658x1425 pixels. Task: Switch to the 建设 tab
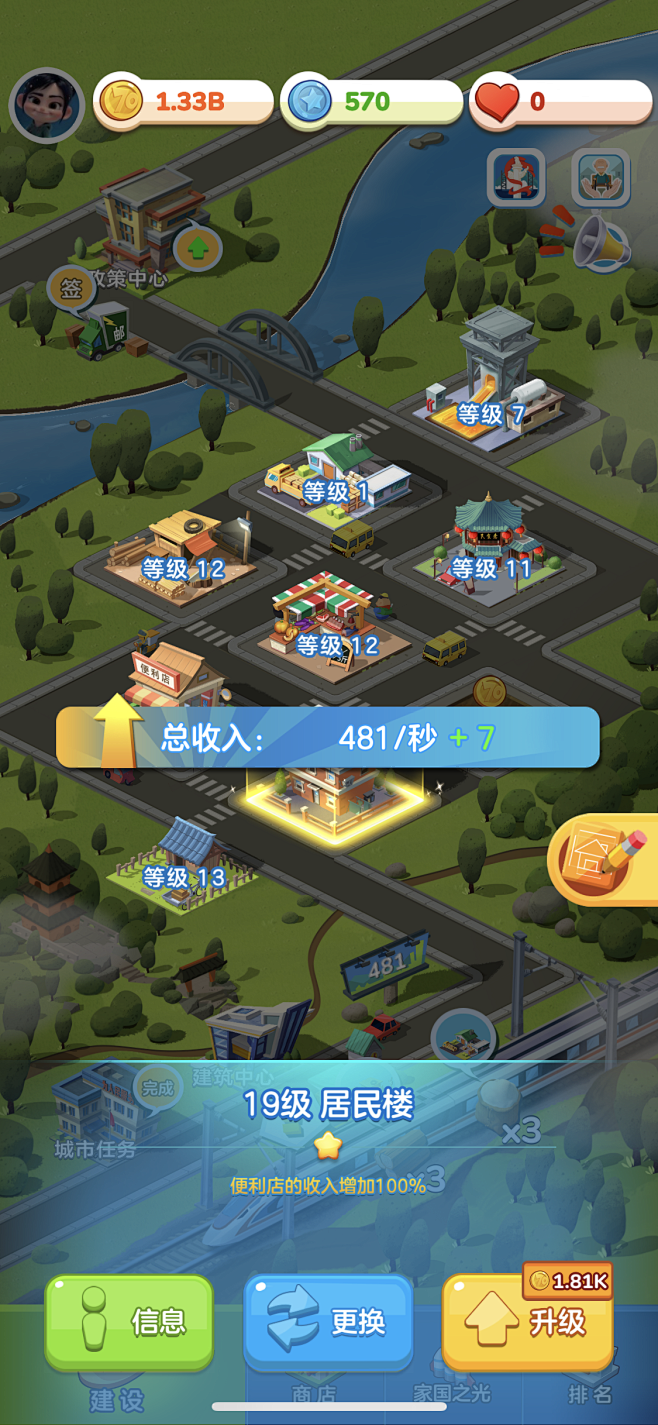point(117,1398)
